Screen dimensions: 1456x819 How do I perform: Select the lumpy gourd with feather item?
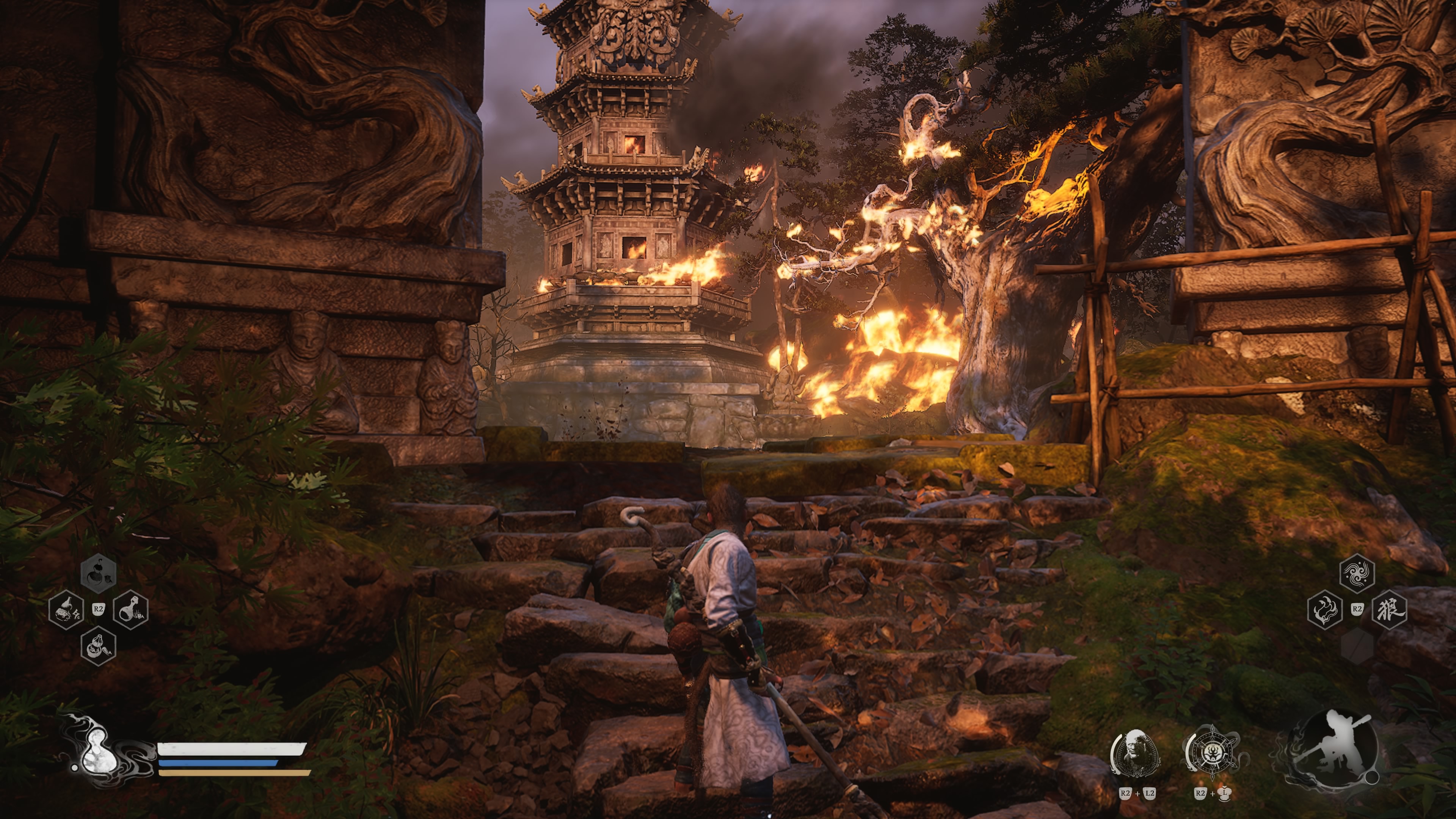click(x=98, y=645)
